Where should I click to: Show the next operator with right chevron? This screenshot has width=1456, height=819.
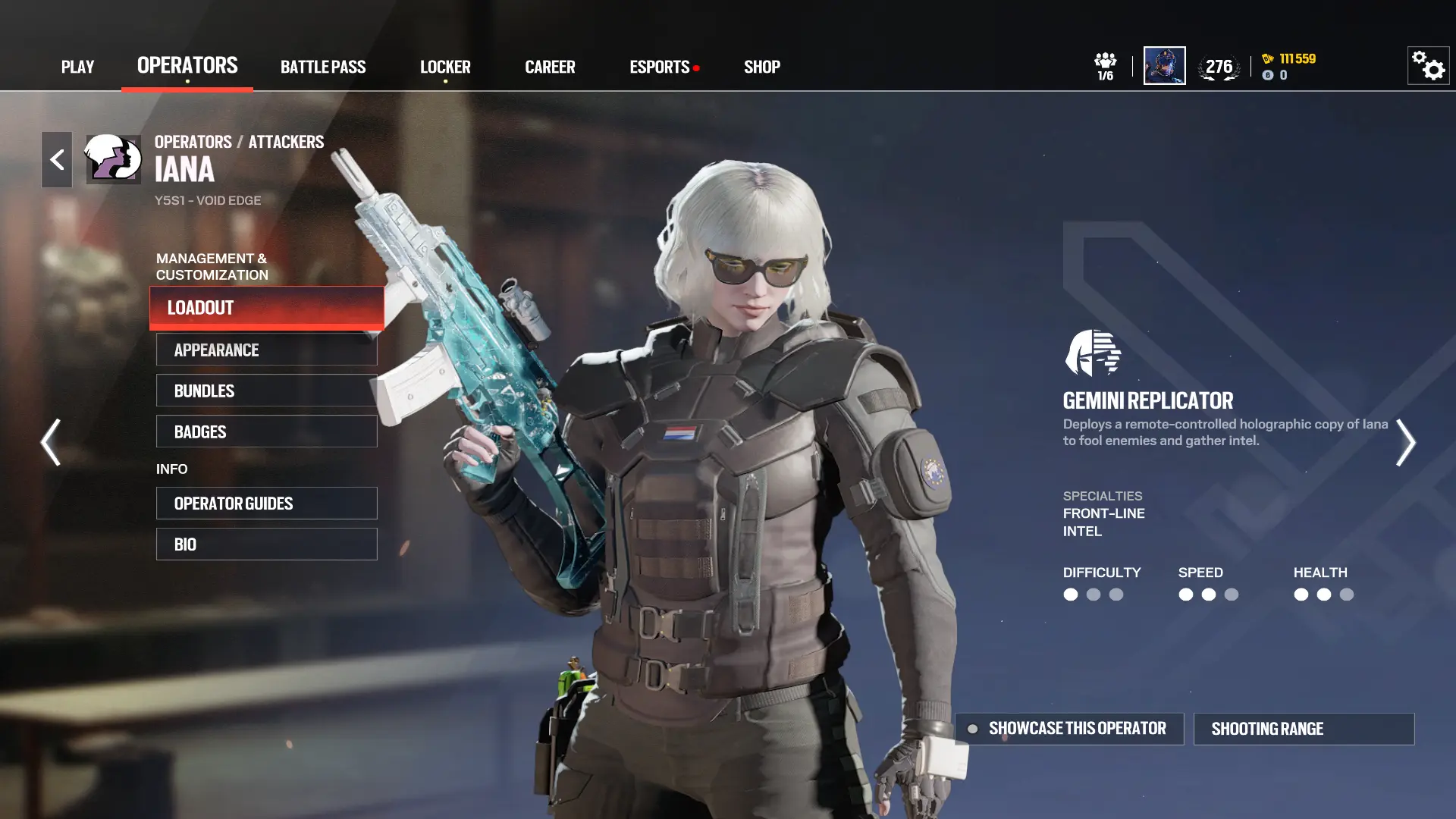tap(1405, 442)
